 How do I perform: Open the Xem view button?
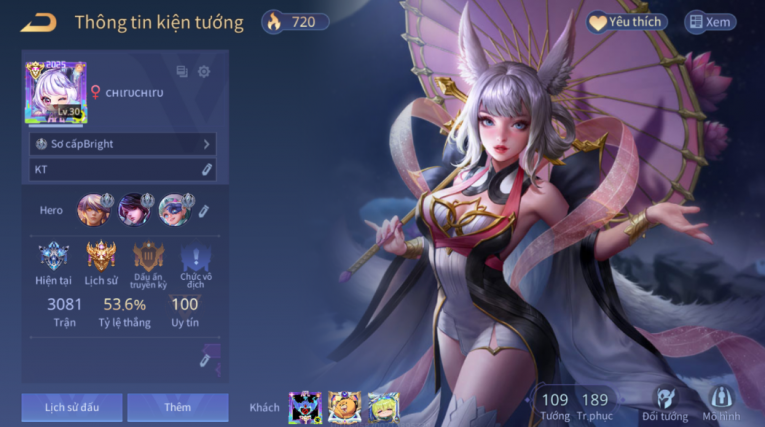(x=709, y=22)
